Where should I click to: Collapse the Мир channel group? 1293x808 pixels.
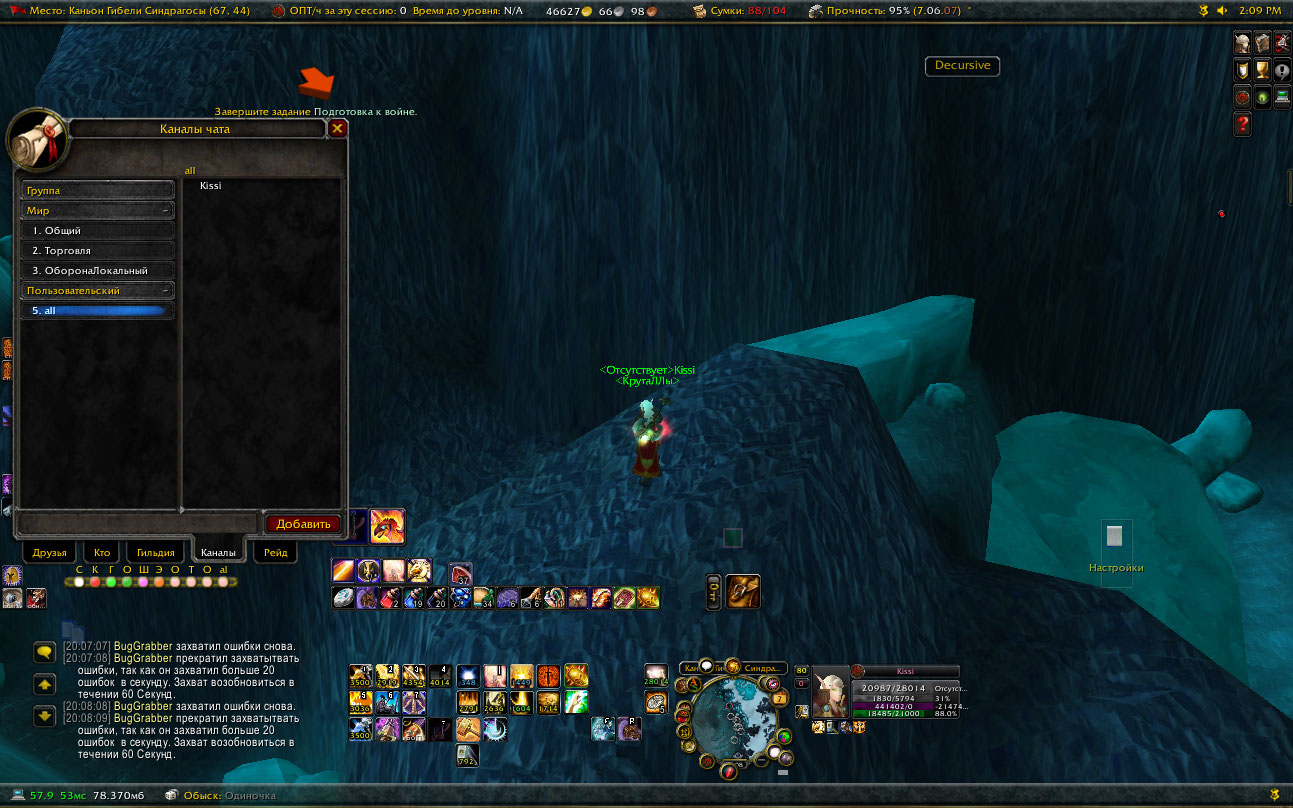coord(164,211)
